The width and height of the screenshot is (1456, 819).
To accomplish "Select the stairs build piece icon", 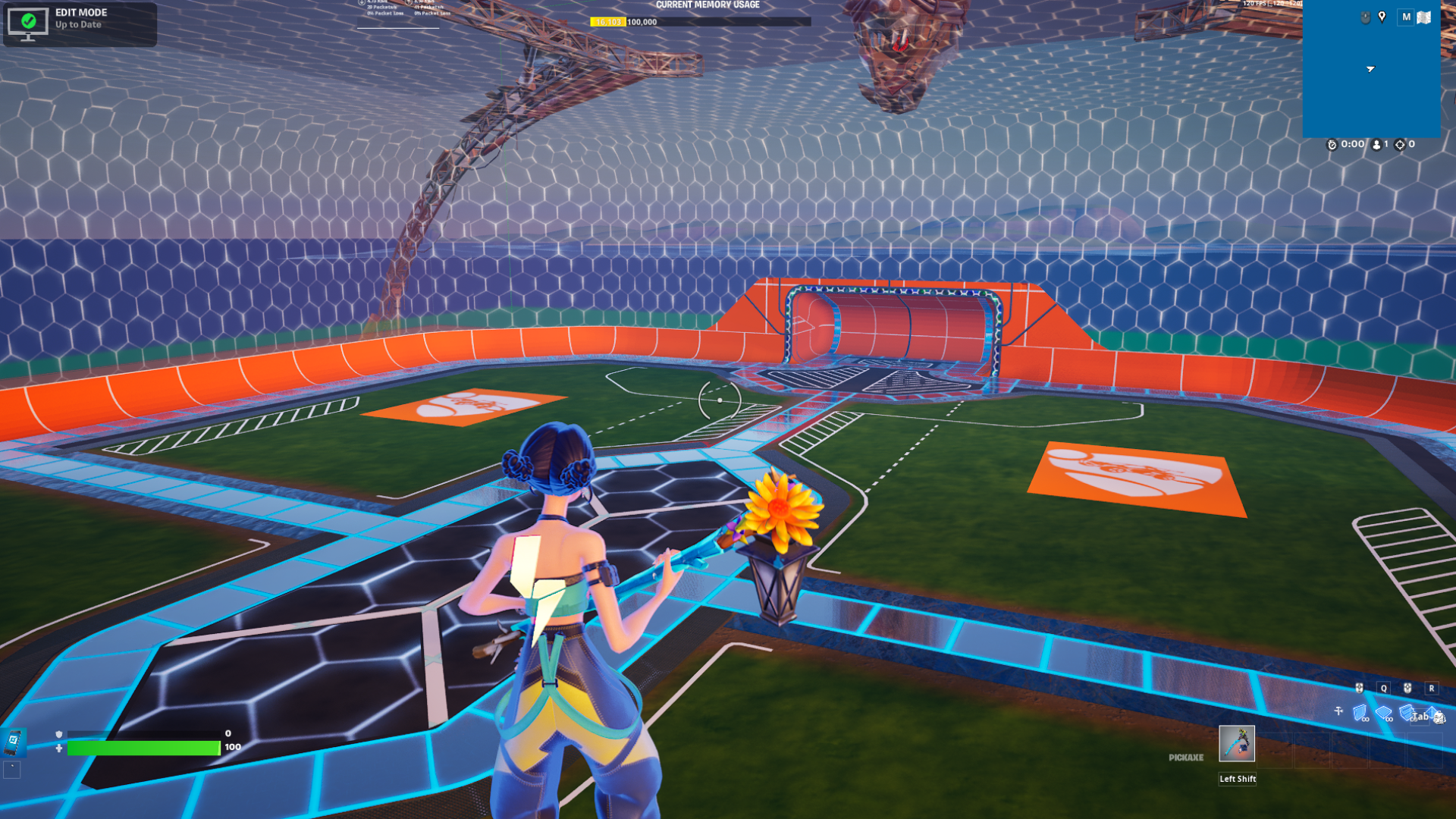I will [1406, 714].
